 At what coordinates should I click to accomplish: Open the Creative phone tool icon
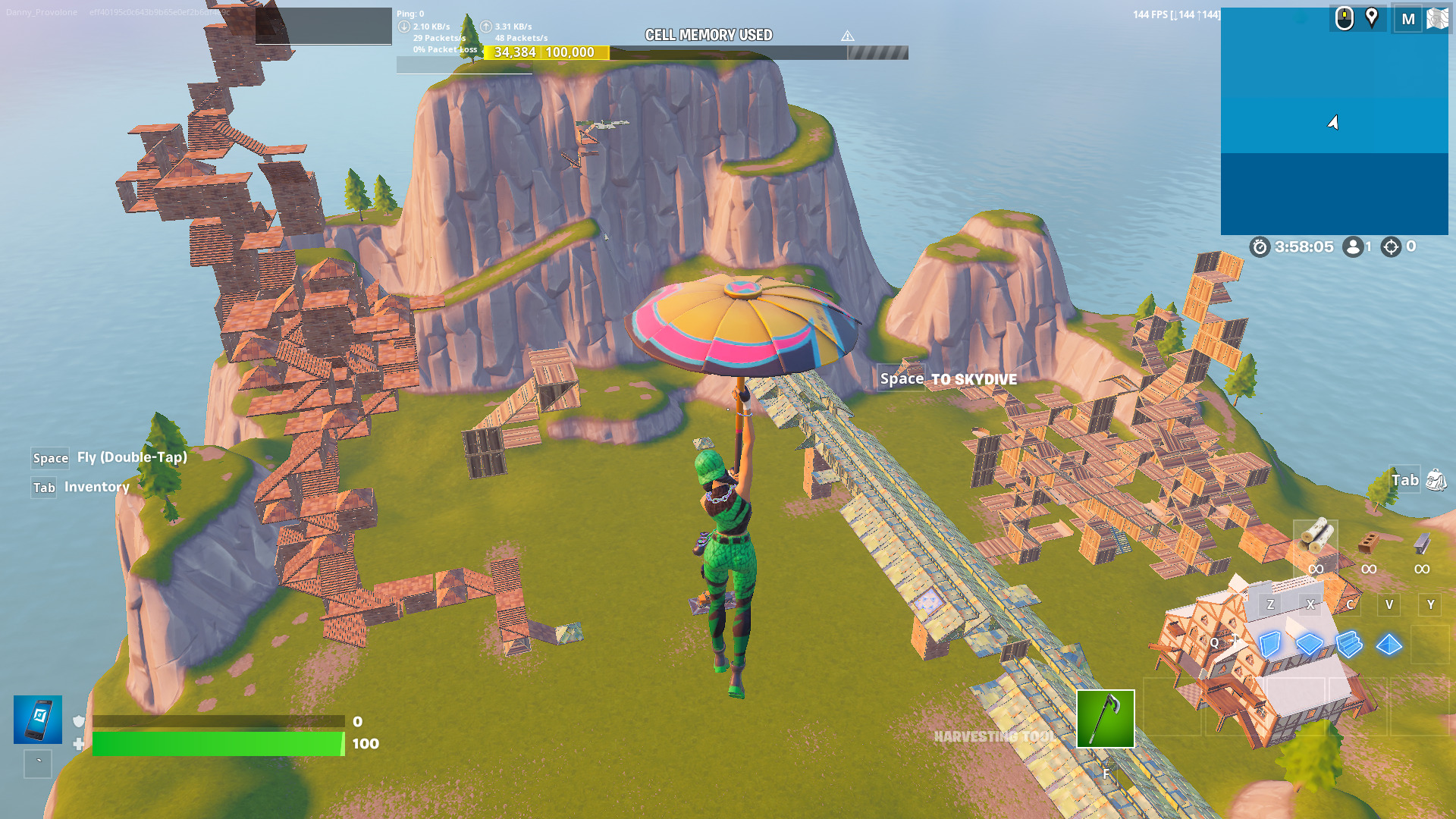(38, 719)
